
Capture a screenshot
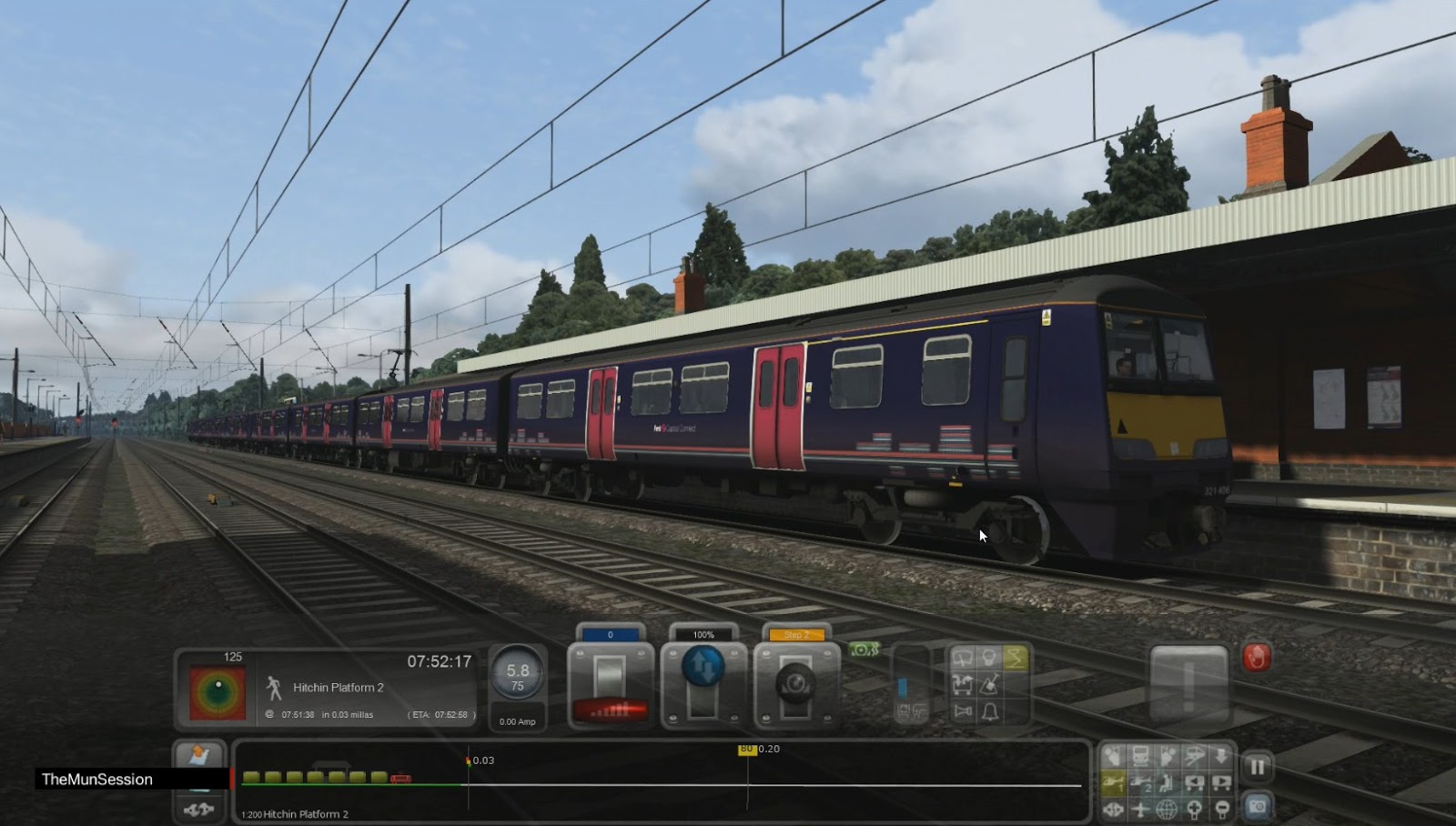click(x=1258, y=808)
